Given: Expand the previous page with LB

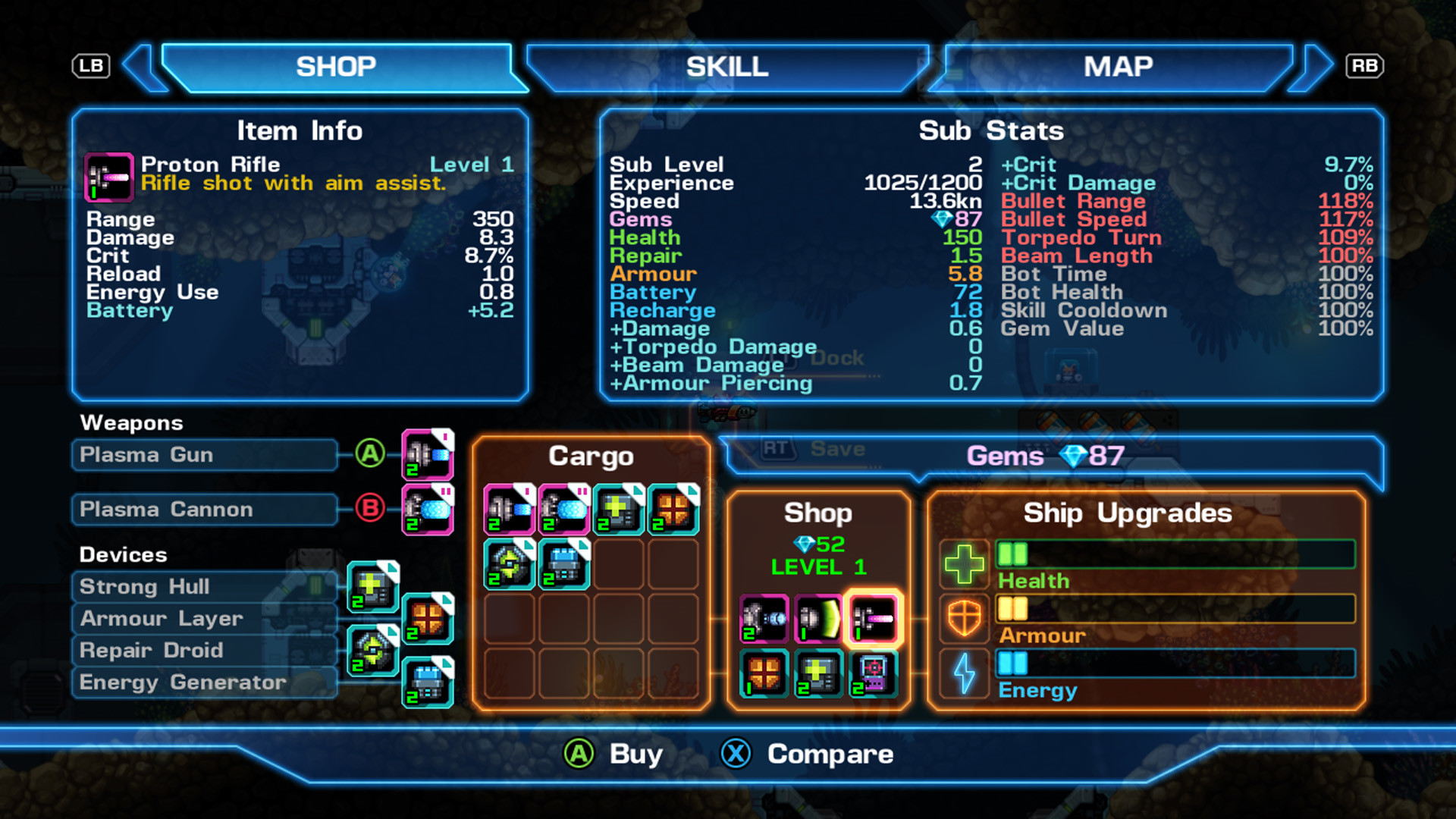Looking at the screenshot, I should (90, 66).
